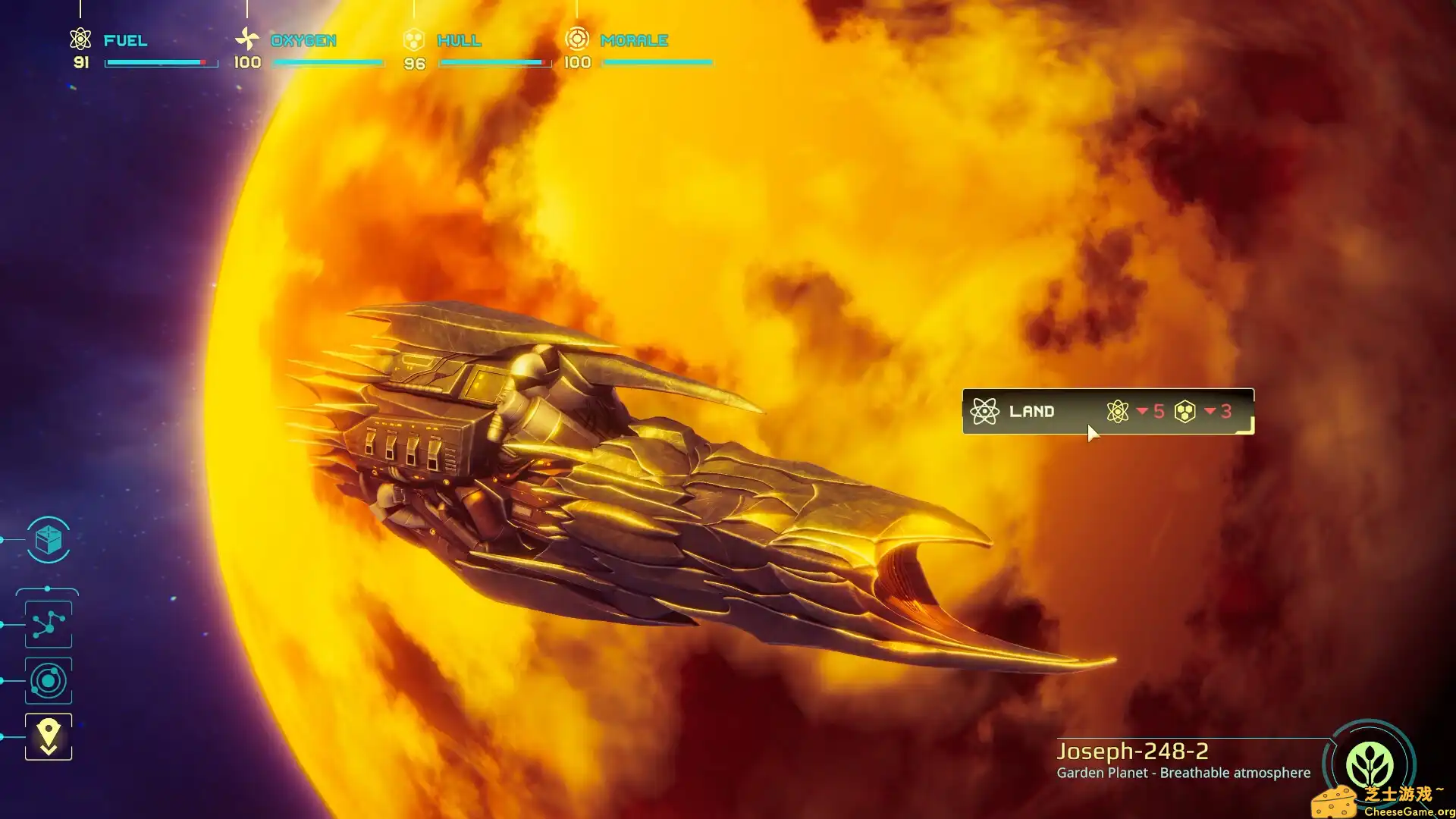This screenshot has width=1456, height=819.
Task: Click the garden planet leaf emblem
Action: 1369,764
